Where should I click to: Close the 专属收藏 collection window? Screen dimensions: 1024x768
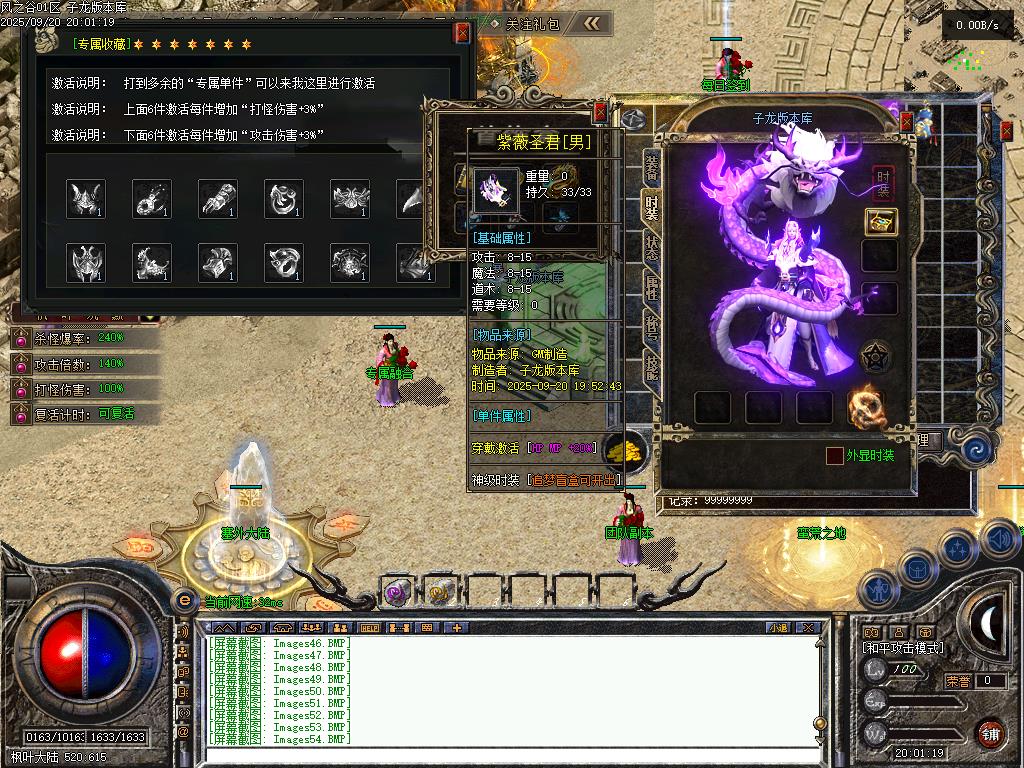click(x=462, y=33)
